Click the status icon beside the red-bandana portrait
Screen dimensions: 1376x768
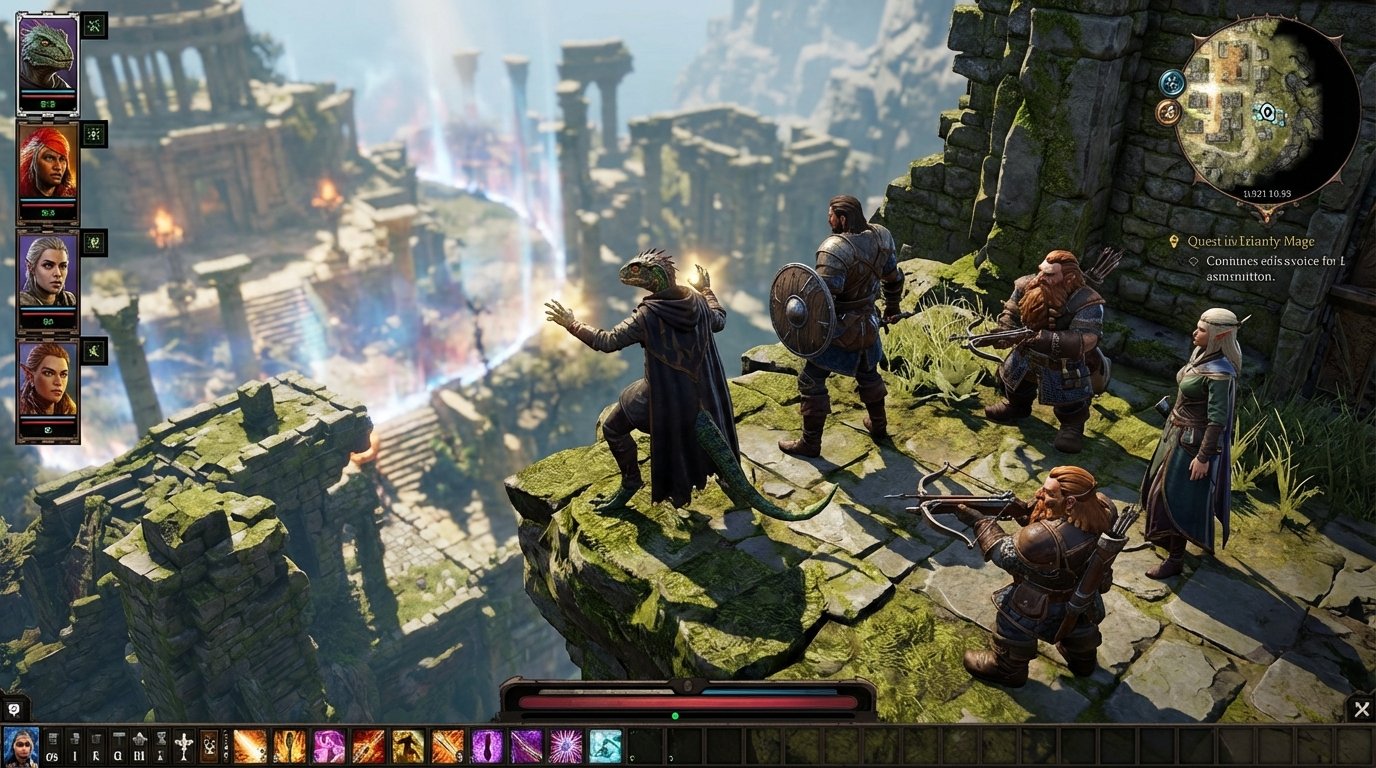94,134
